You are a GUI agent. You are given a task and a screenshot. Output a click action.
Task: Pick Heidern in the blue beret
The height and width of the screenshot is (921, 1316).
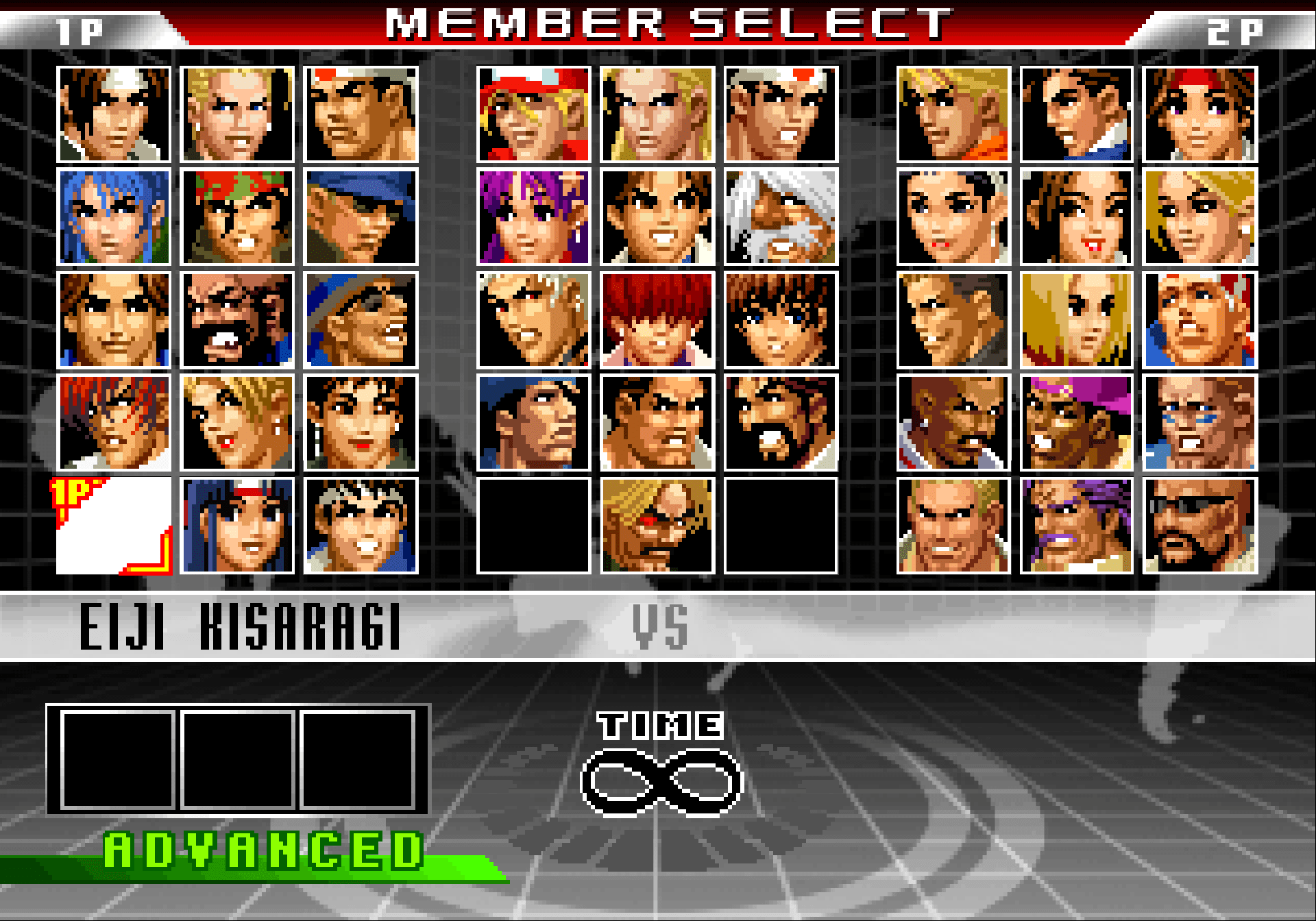pos(533,423)
